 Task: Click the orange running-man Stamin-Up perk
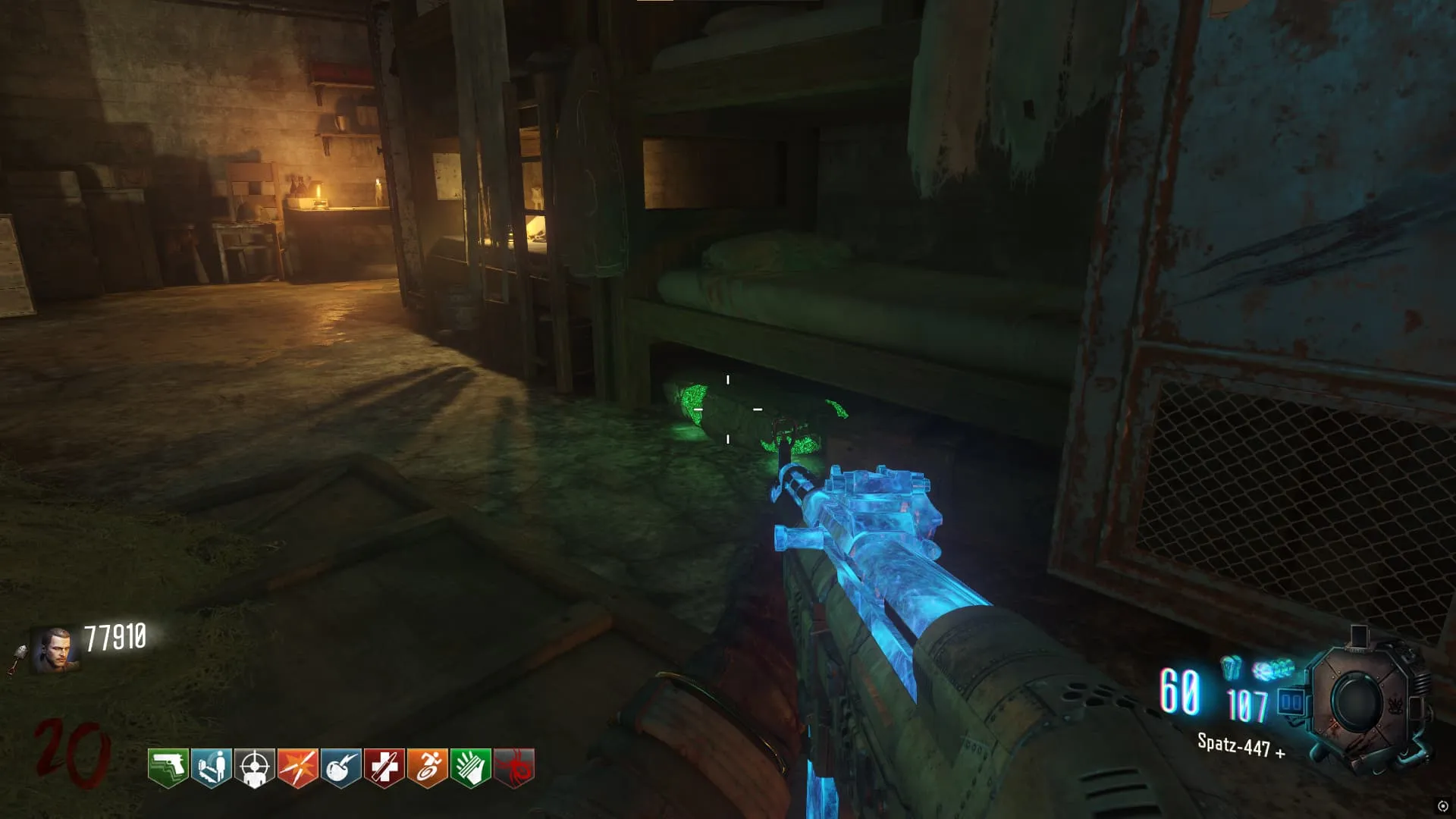(x=427, y=768)
